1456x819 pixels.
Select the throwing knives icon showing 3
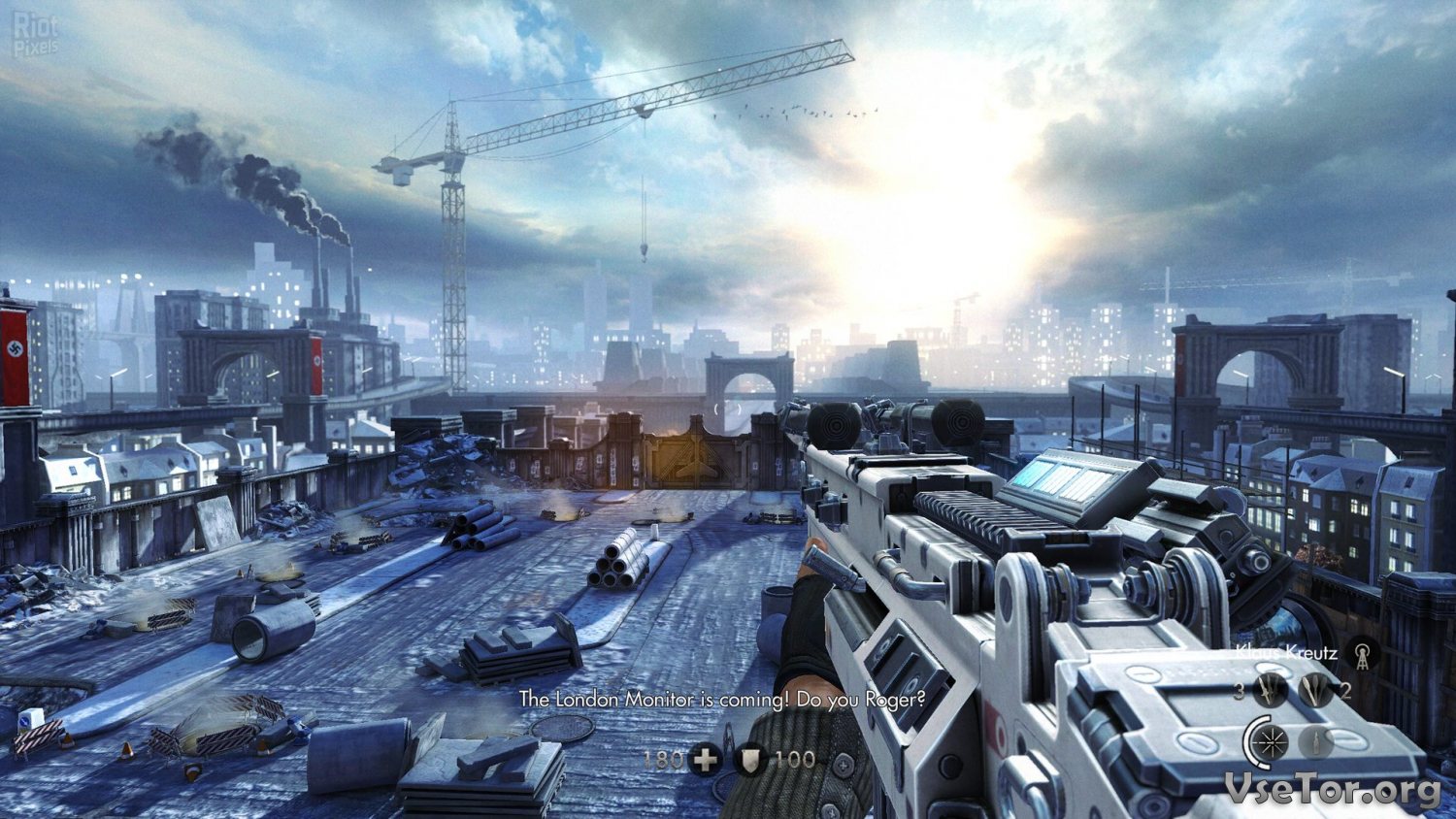click(1269, 690)
